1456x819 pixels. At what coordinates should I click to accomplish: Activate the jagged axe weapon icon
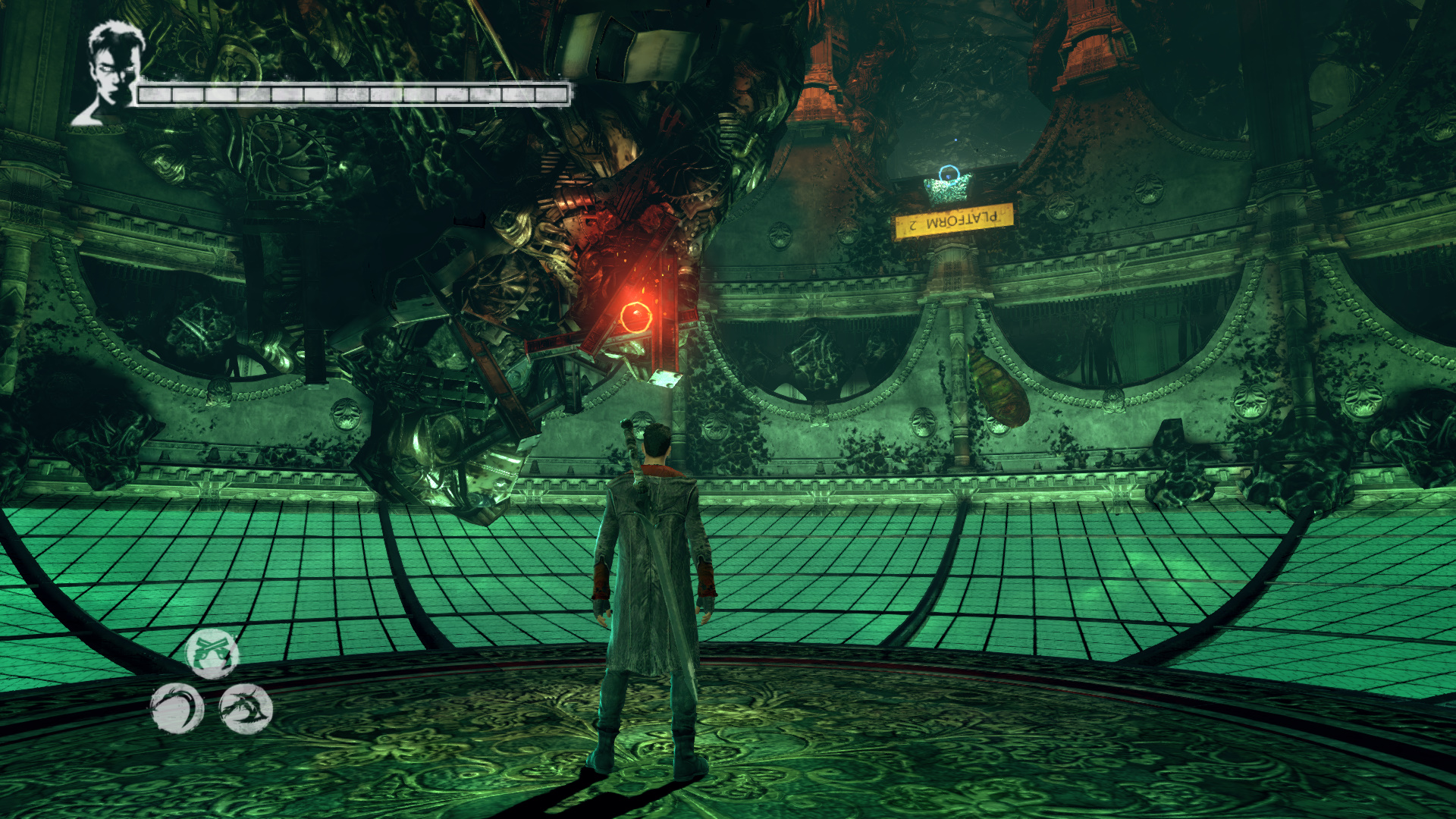(246, 709)
